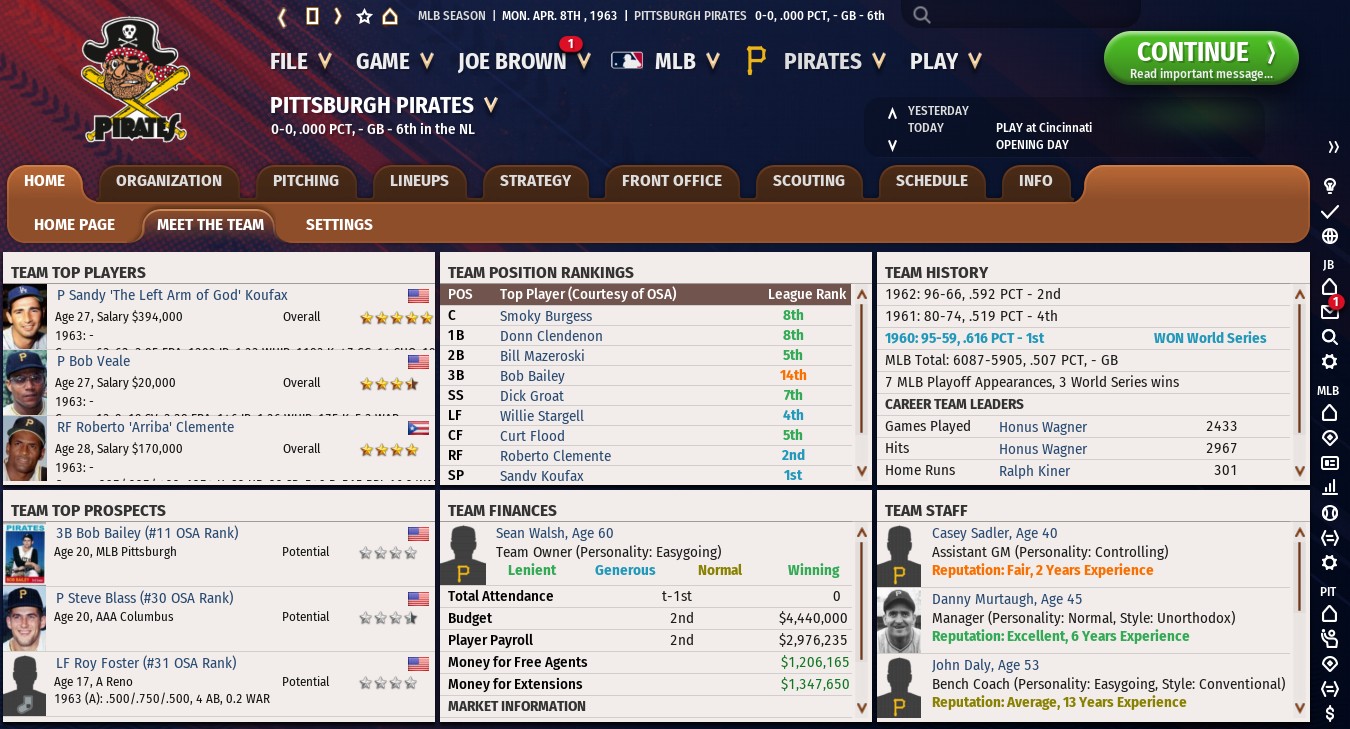
Task: Open the Settings sub-tab
Action: tap(339, 225)
